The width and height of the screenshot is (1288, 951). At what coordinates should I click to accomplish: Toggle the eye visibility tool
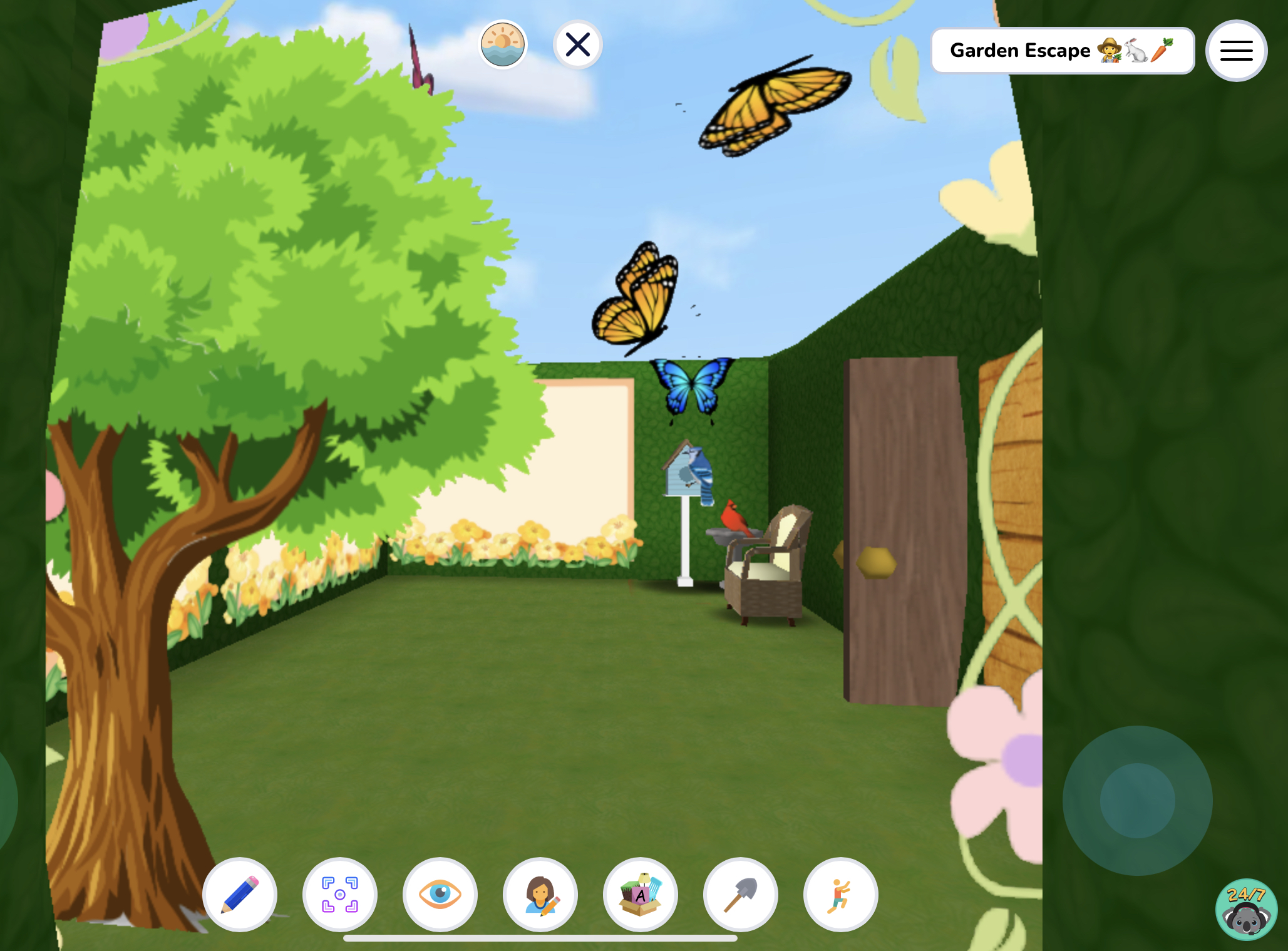tap(440, 895)
